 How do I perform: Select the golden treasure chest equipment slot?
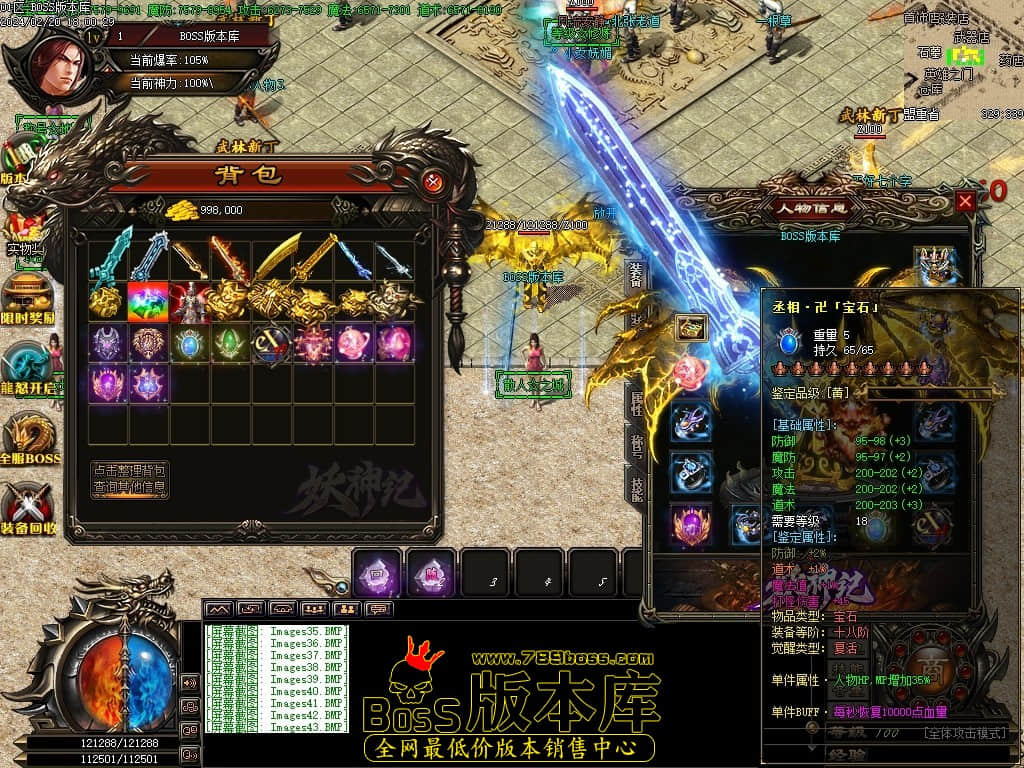tap(690, 327)
